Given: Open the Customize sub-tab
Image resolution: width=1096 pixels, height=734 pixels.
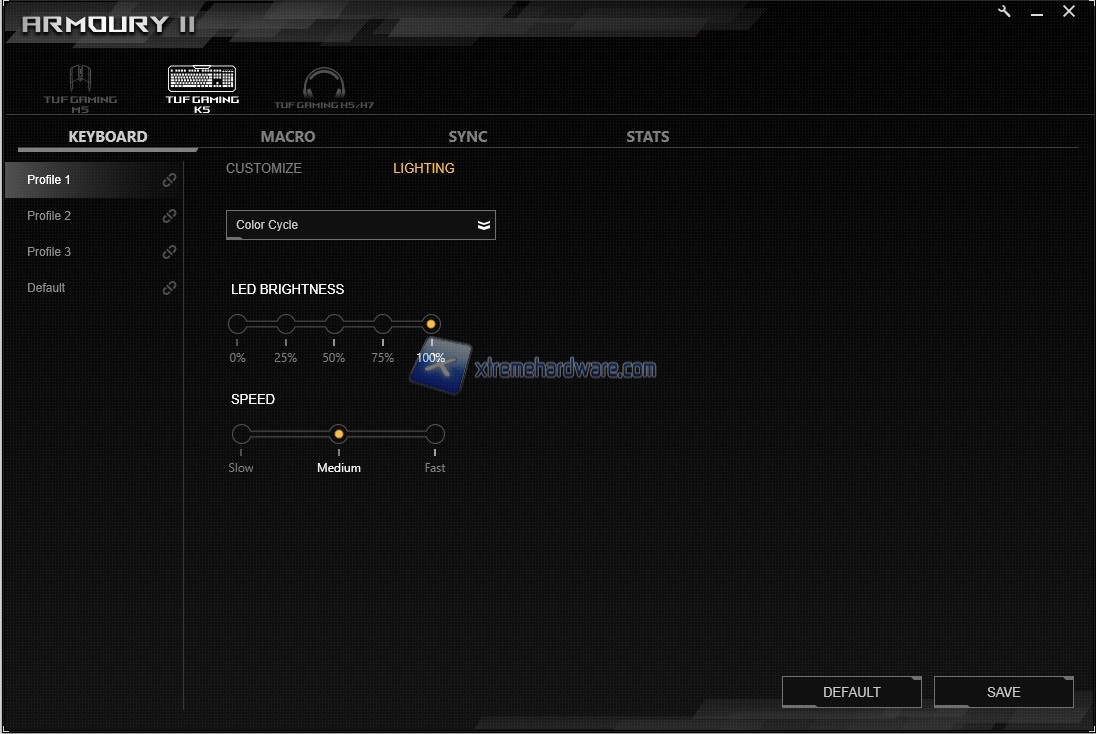Looking at the screenshot, I should (264, 169).
